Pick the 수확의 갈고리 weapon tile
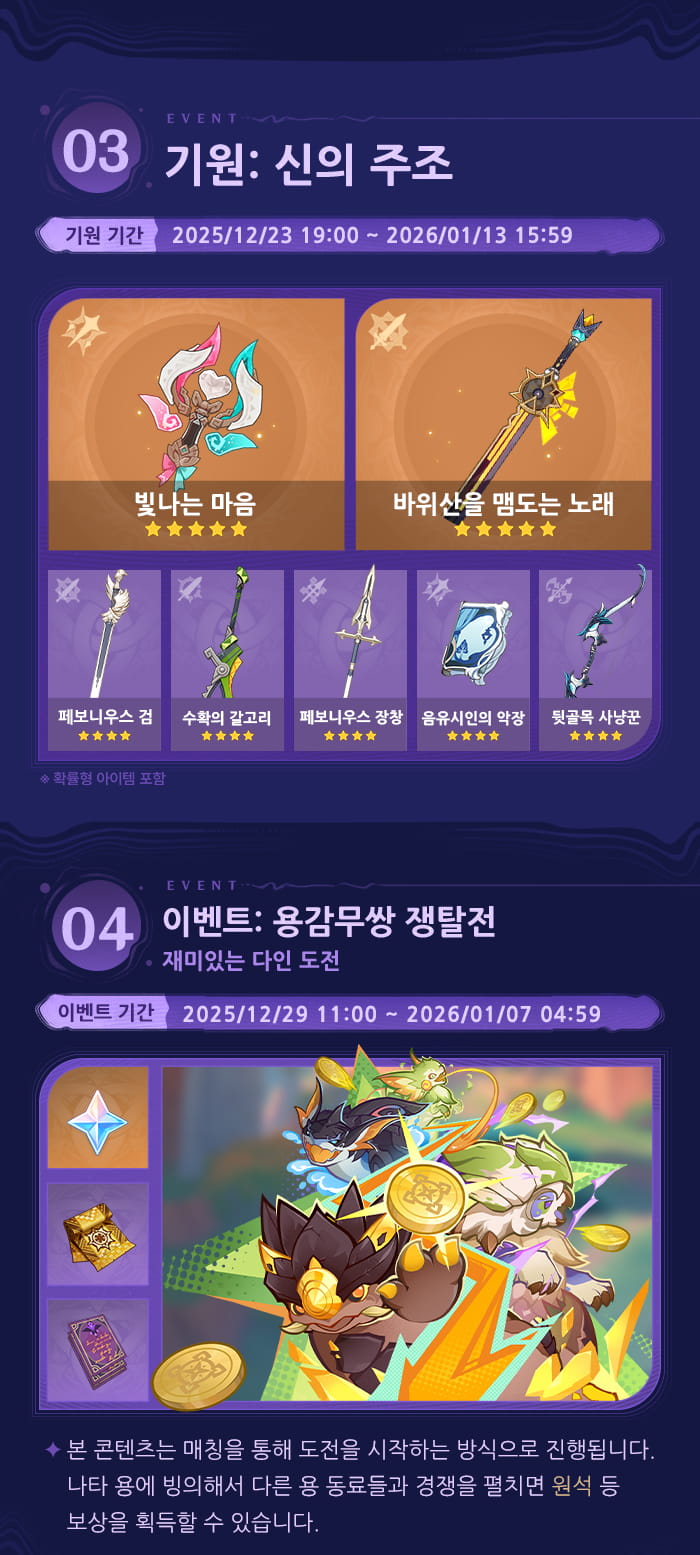 click(227, 660)
